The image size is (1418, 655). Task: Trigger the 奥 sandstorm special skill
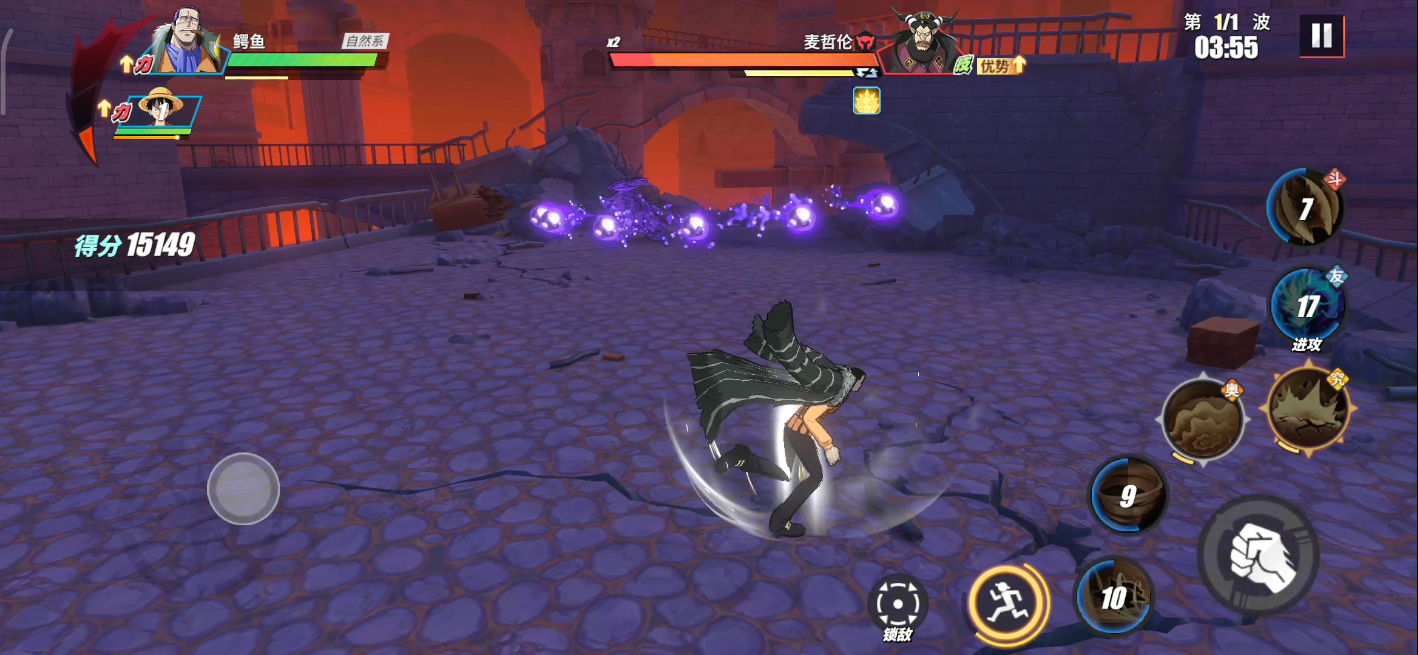point(1203,419)
